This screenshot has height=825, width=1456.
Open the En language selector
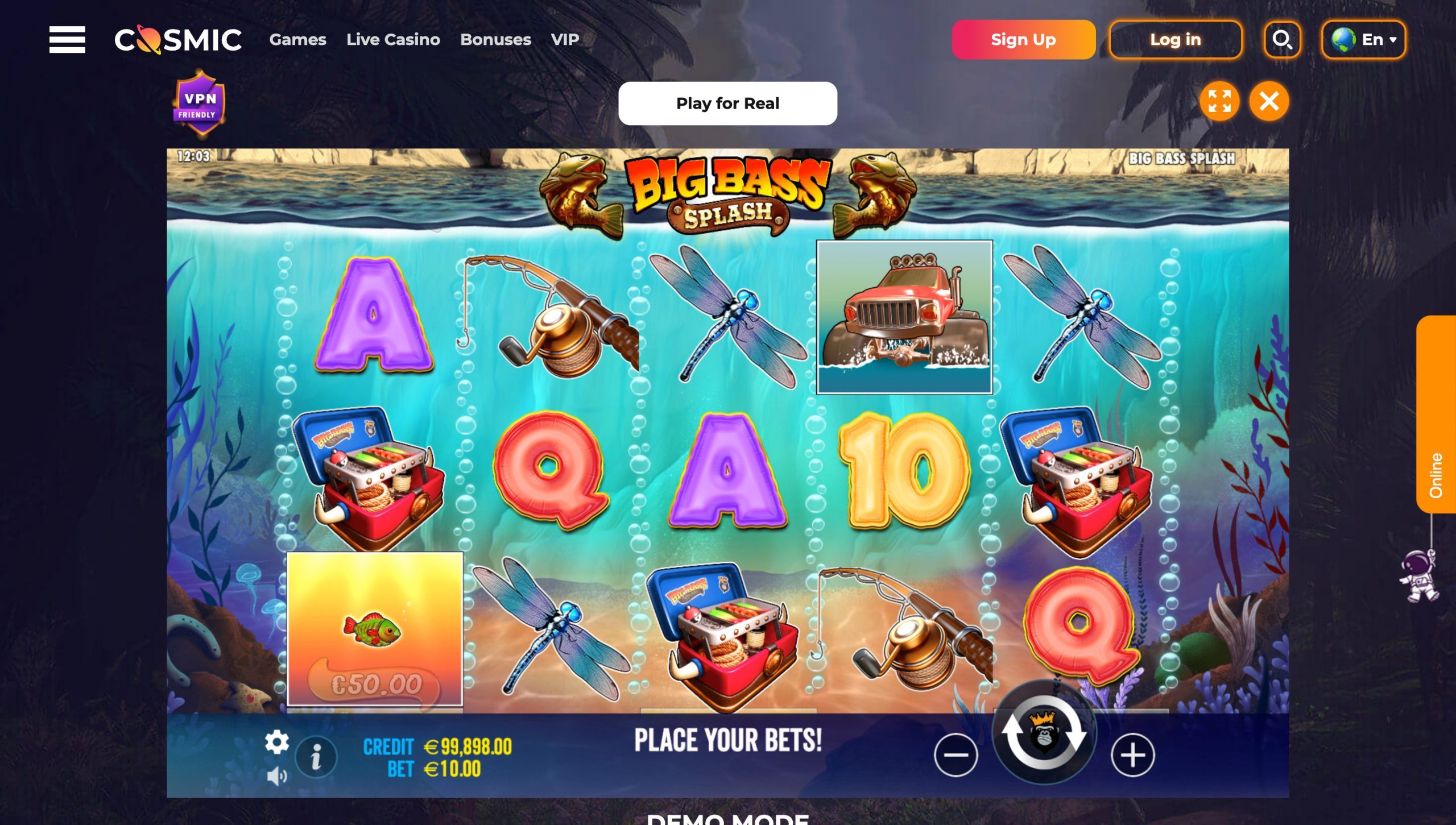(1363, 39)
